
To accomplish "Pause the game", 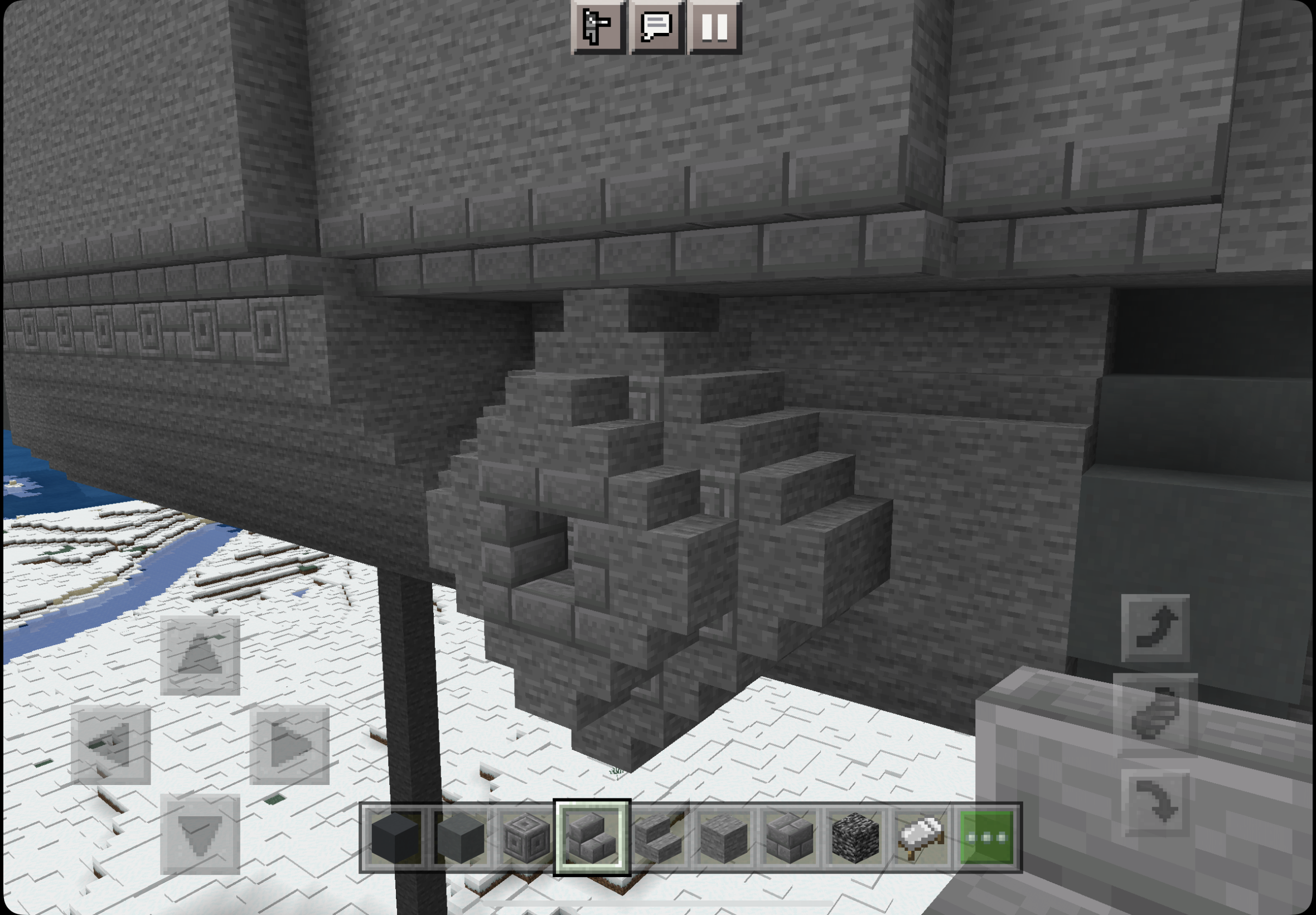I will click(x=714, y=27).
